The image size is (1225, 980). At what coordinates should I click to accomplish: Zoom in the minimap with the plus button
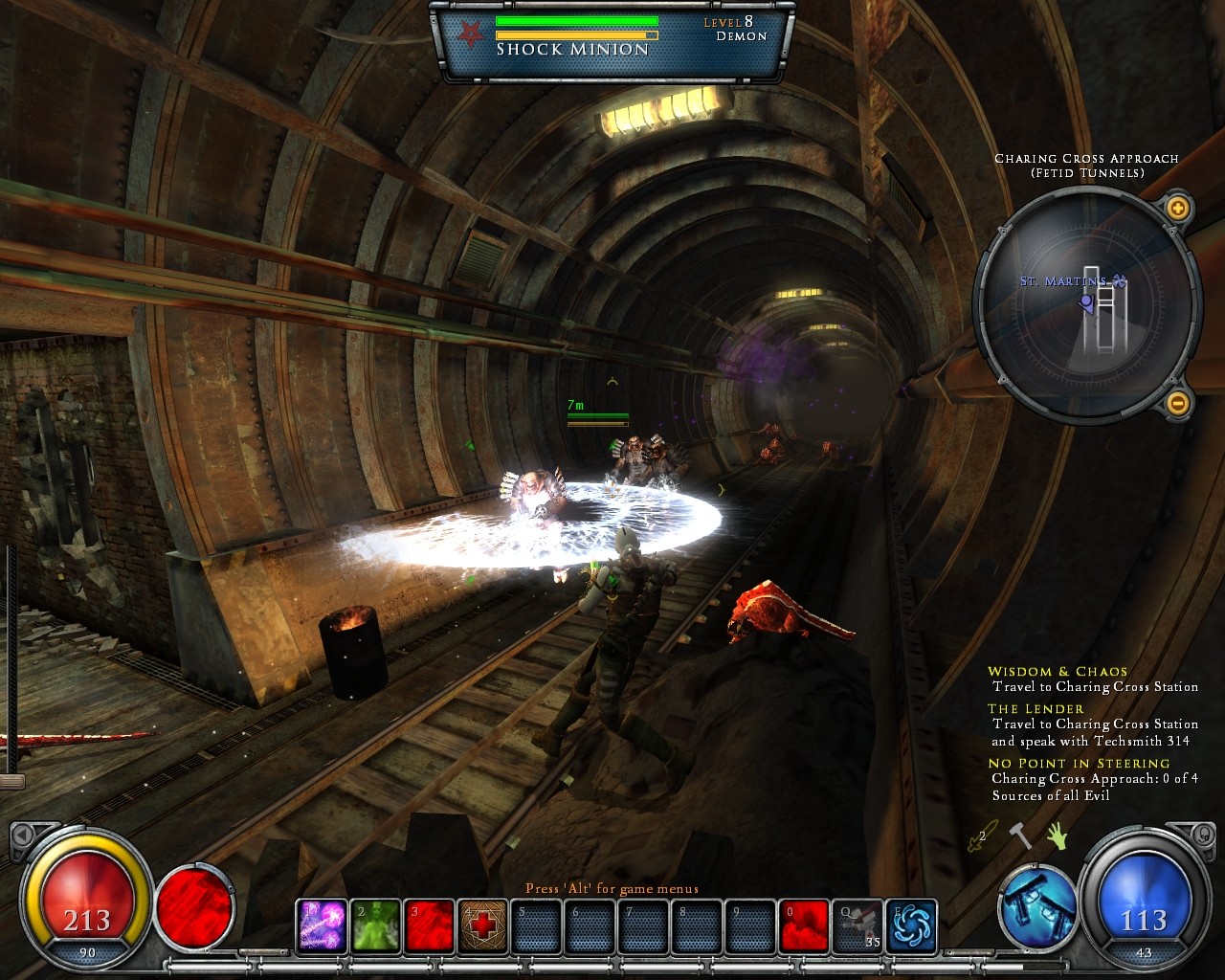(x=1177, y=208)
